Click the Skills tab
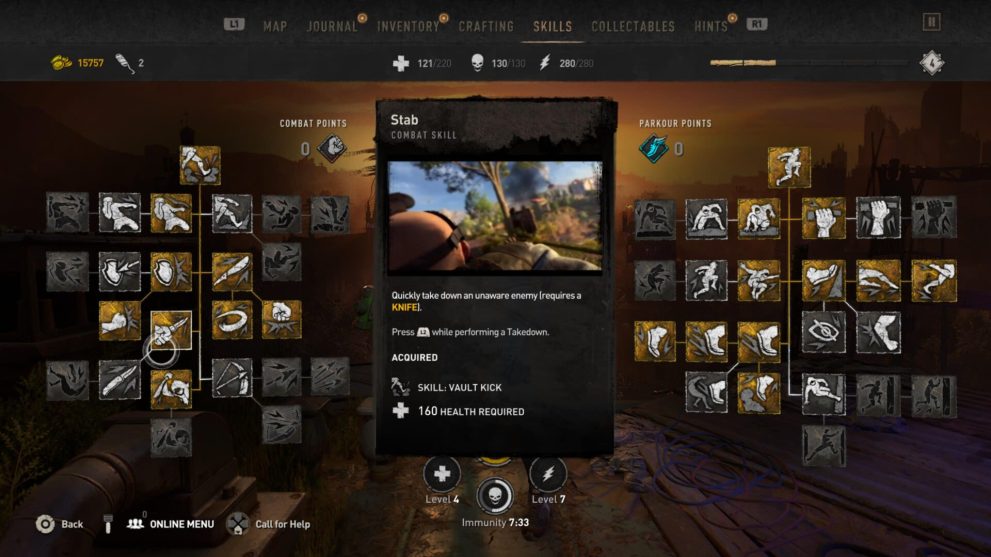This screenshot has height=557, width=991. click(553, 26)
